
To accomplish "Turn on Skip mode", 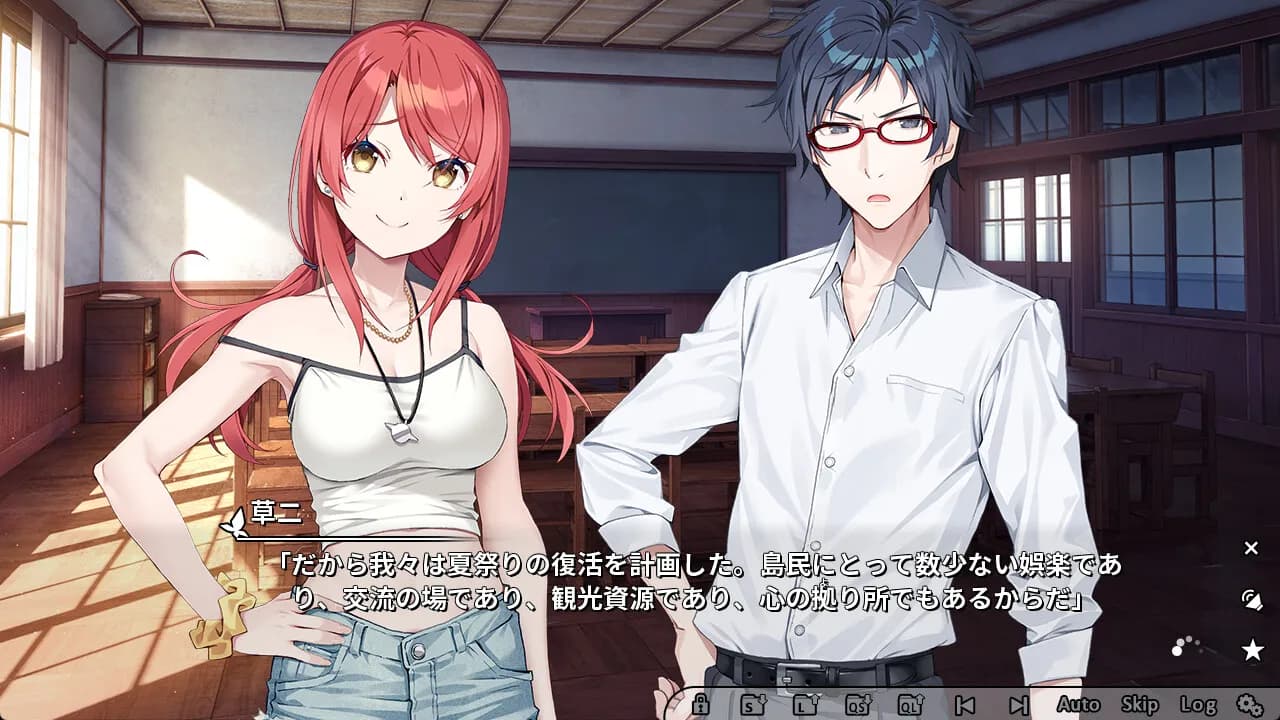I will pos(1140,703).
